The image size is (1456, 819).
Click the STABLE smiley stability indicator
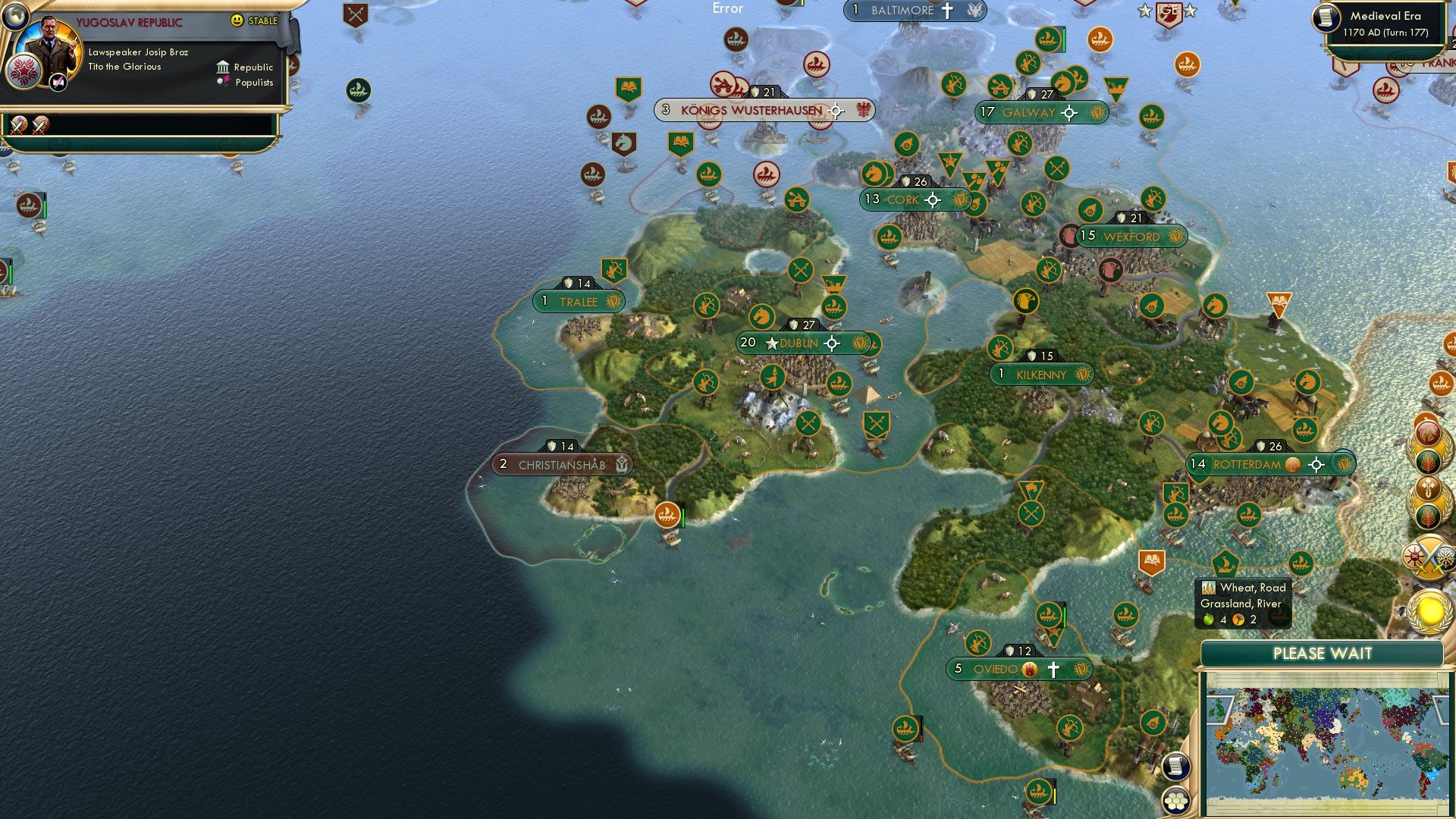(x=237, y=21)
